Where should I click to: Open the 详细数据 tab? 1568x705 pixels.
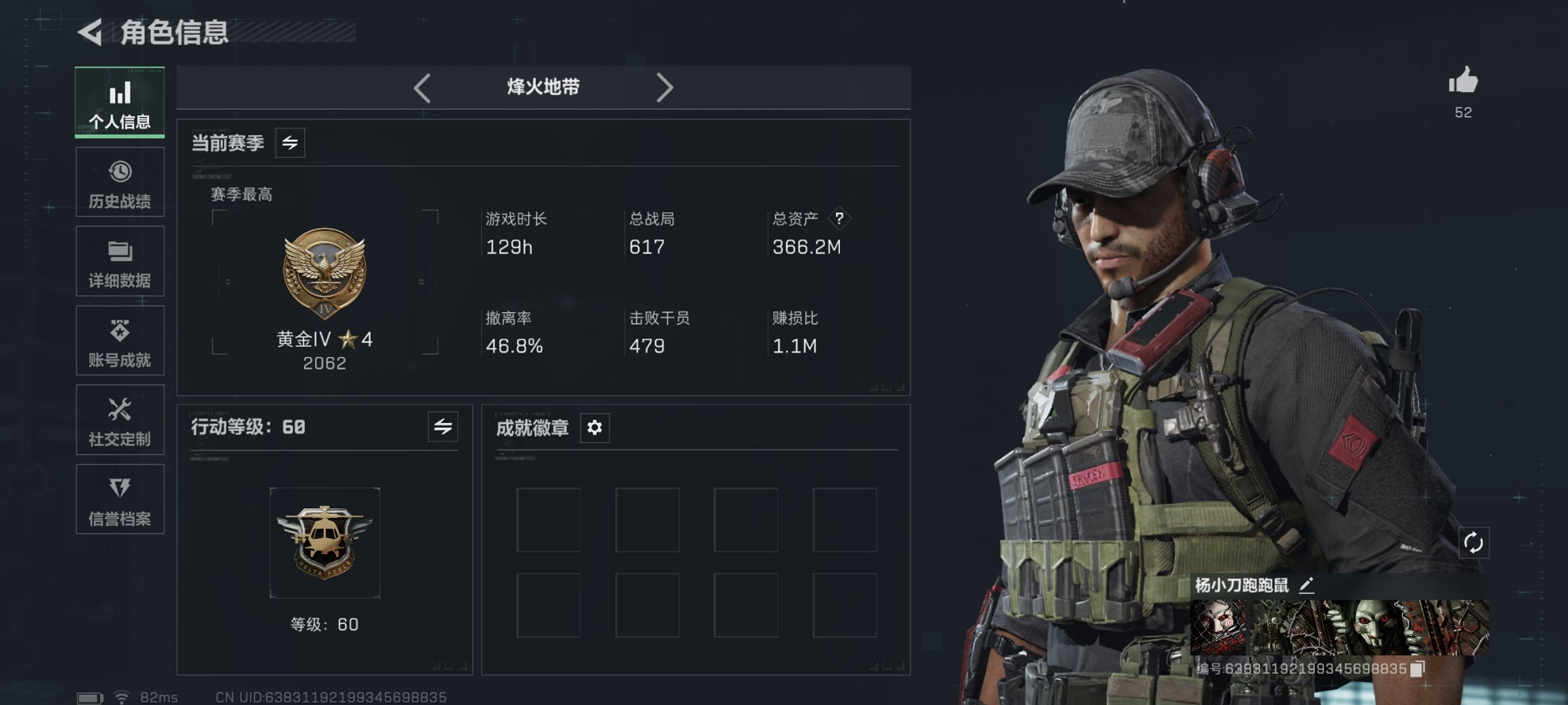pyautogui.click(x=120, y=261)
